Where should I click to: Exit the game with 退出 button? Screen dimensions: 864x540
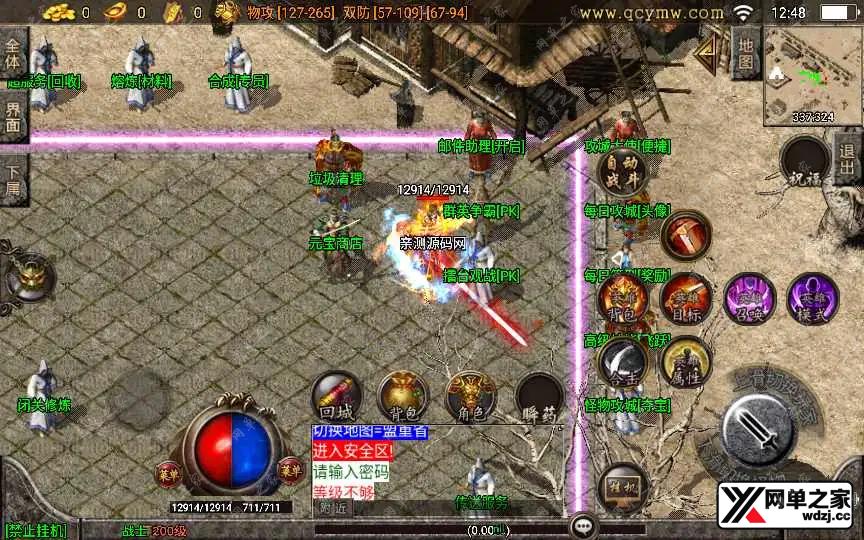(x=848, y=158)
